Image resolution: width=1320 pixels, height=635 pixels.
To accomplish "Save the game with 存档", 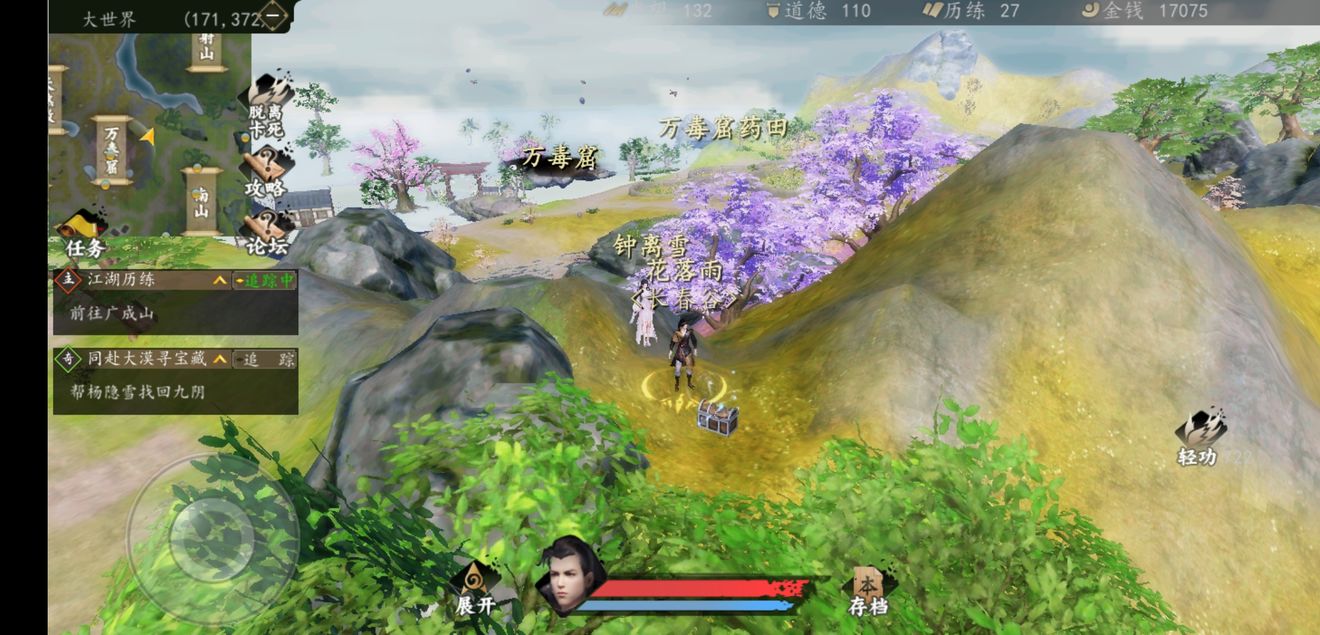I will (x=868, y=590).
